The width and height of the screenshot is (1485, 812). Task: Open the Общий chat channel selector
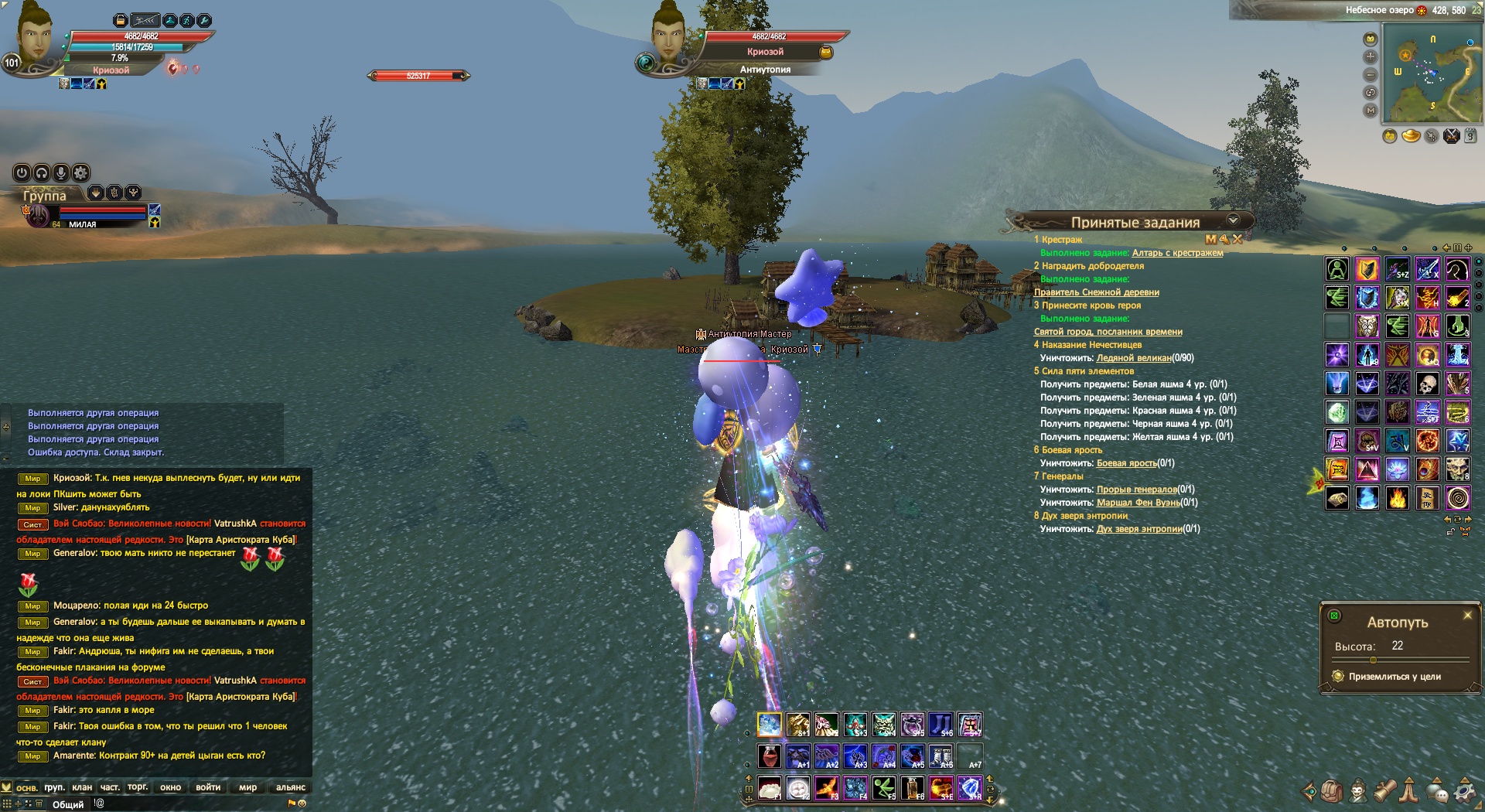[x=68, y=804]
